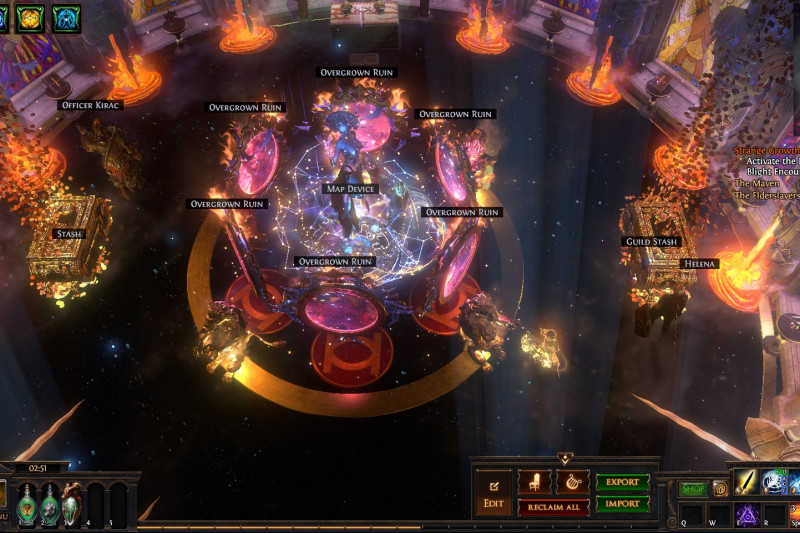Select the golden wand skill icon
Viewport: 800px width, 533px height.
tap(746, 482)
